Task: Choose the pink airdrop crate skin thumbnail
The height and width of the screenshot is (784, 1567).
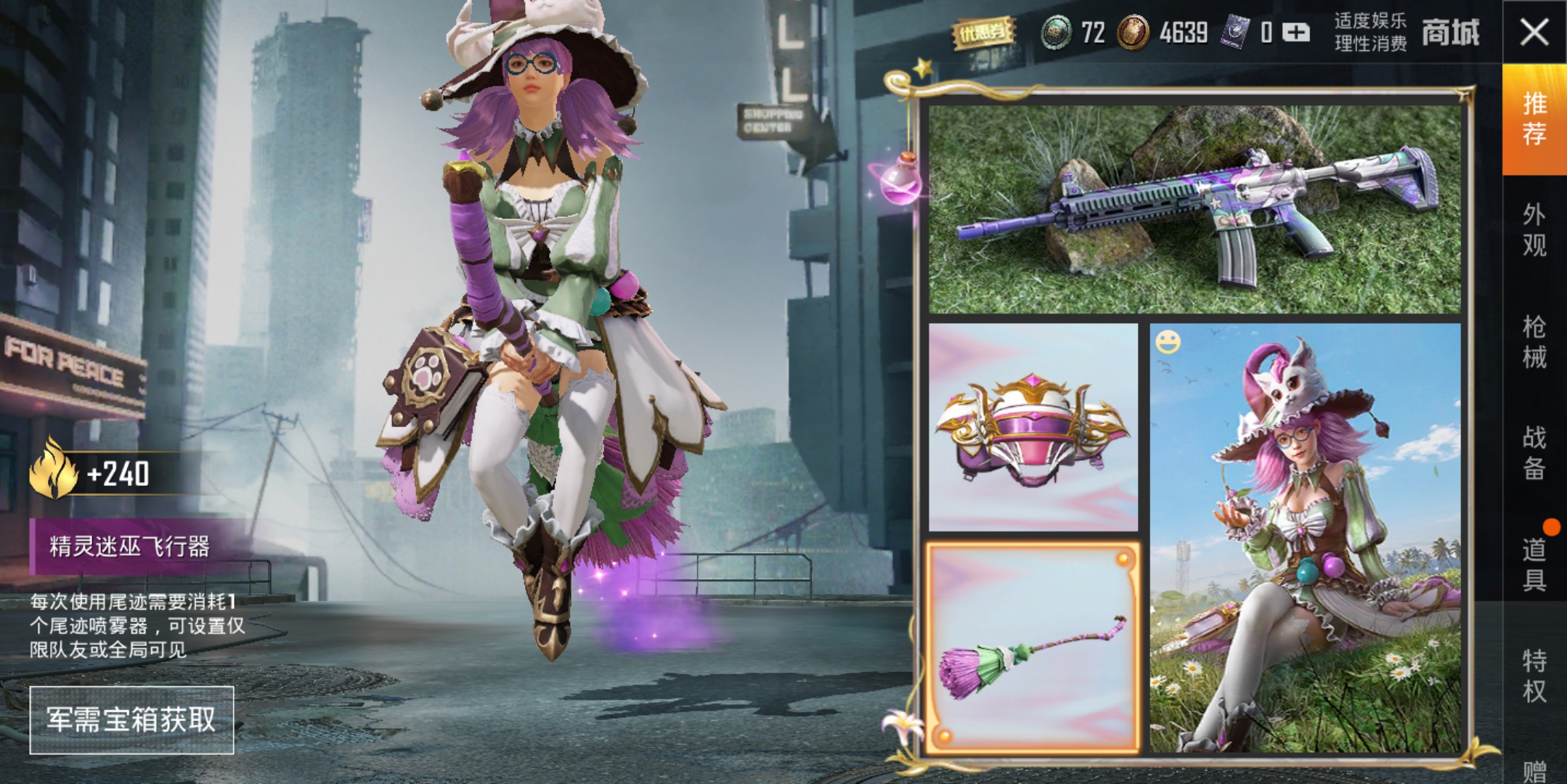Action: coord(1033,428)
